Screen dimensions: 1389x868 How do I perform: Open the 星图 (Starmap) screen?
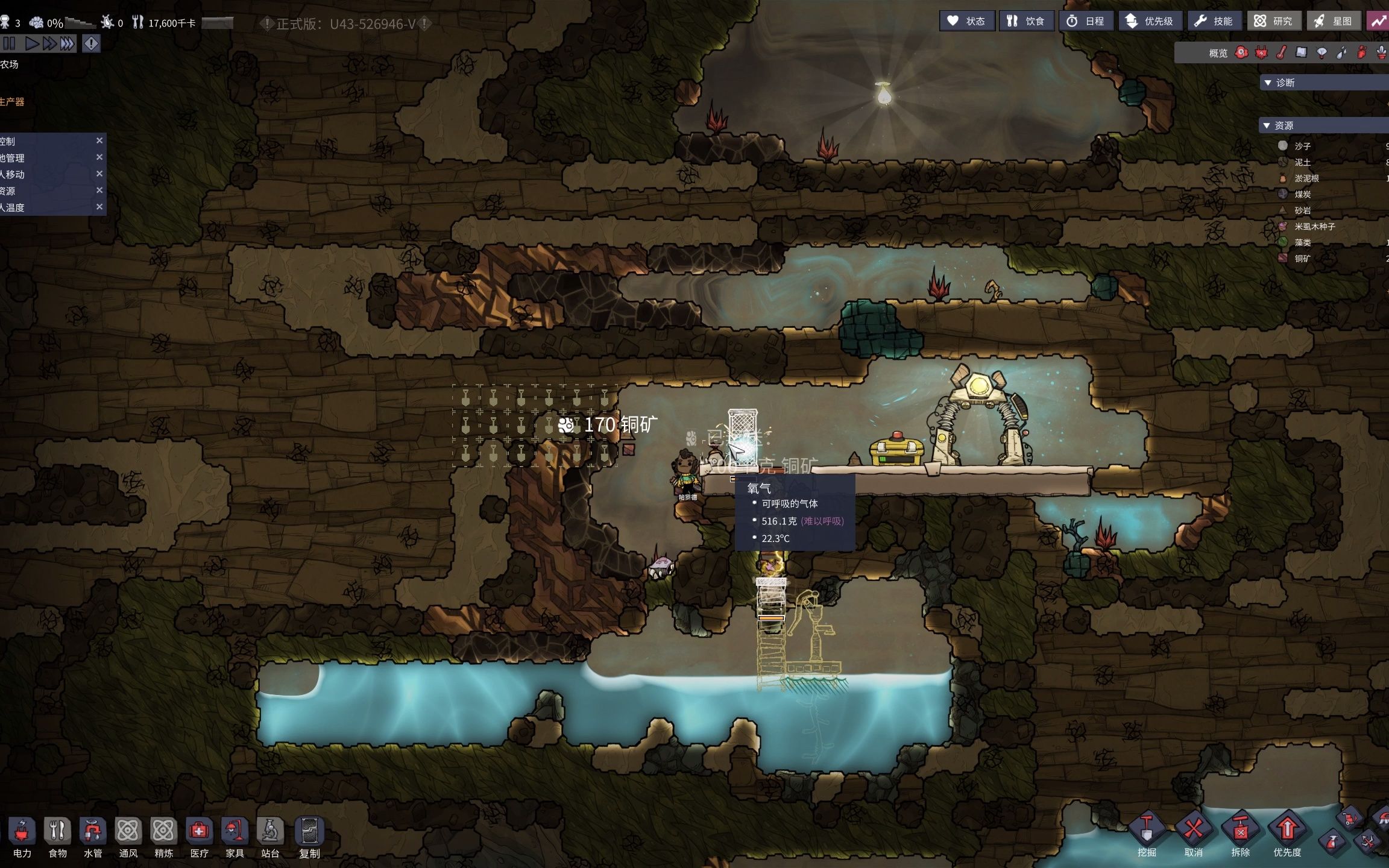(x=1333, y=21)
